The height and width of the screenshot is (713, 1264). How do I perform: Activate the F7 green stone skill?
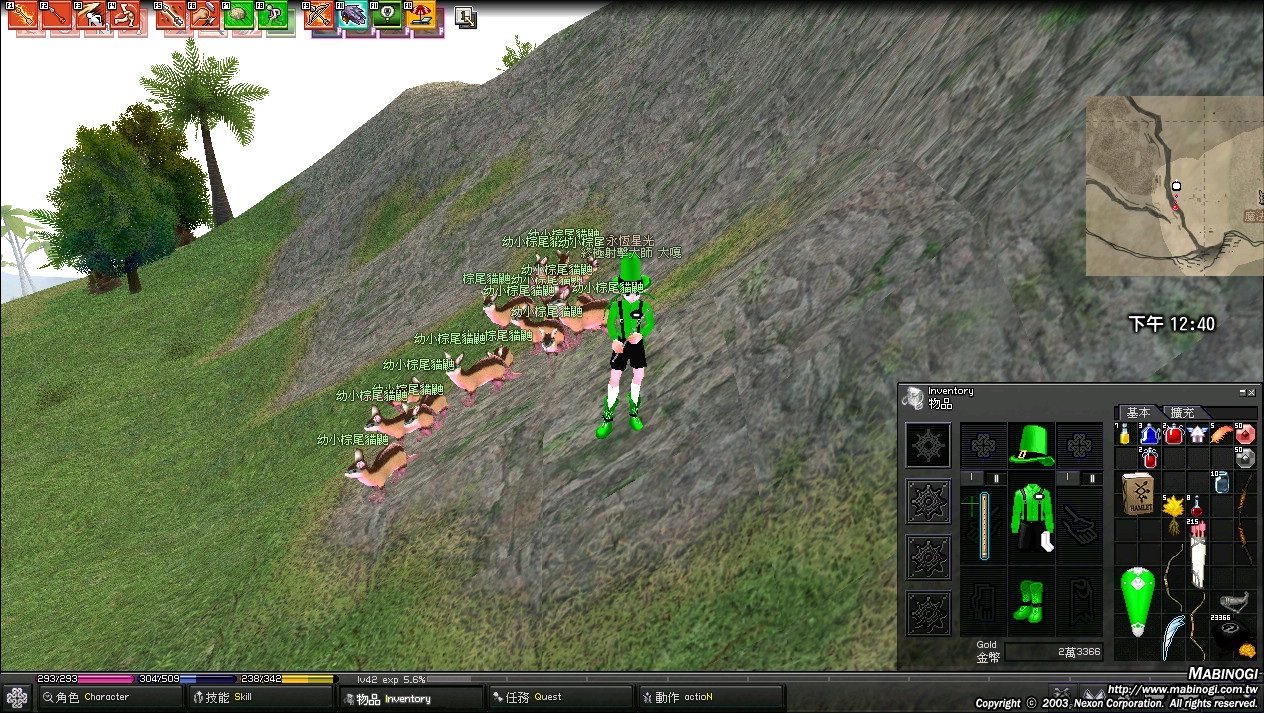pos(240,15)
